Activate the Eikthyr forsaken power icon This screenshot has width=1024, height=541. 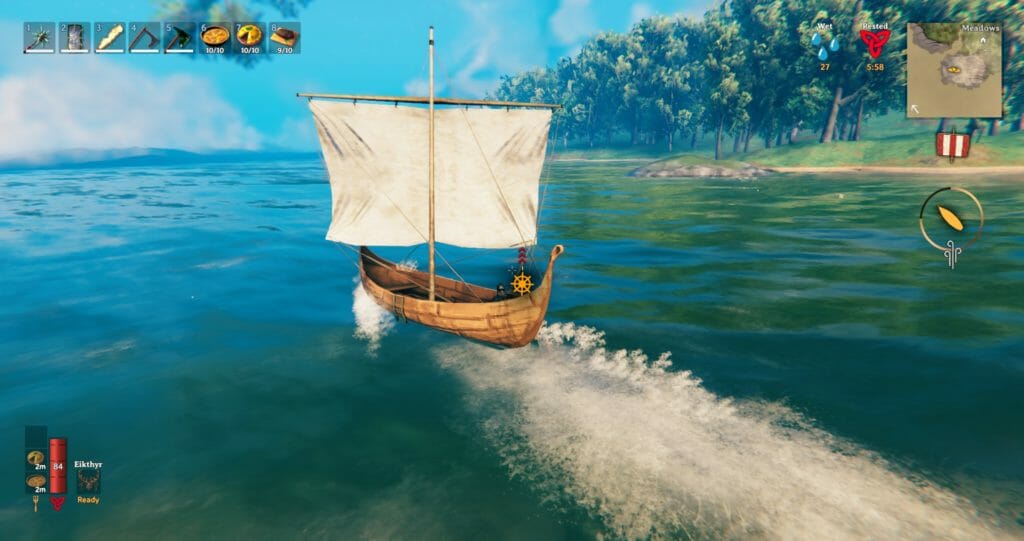(88, 481)
